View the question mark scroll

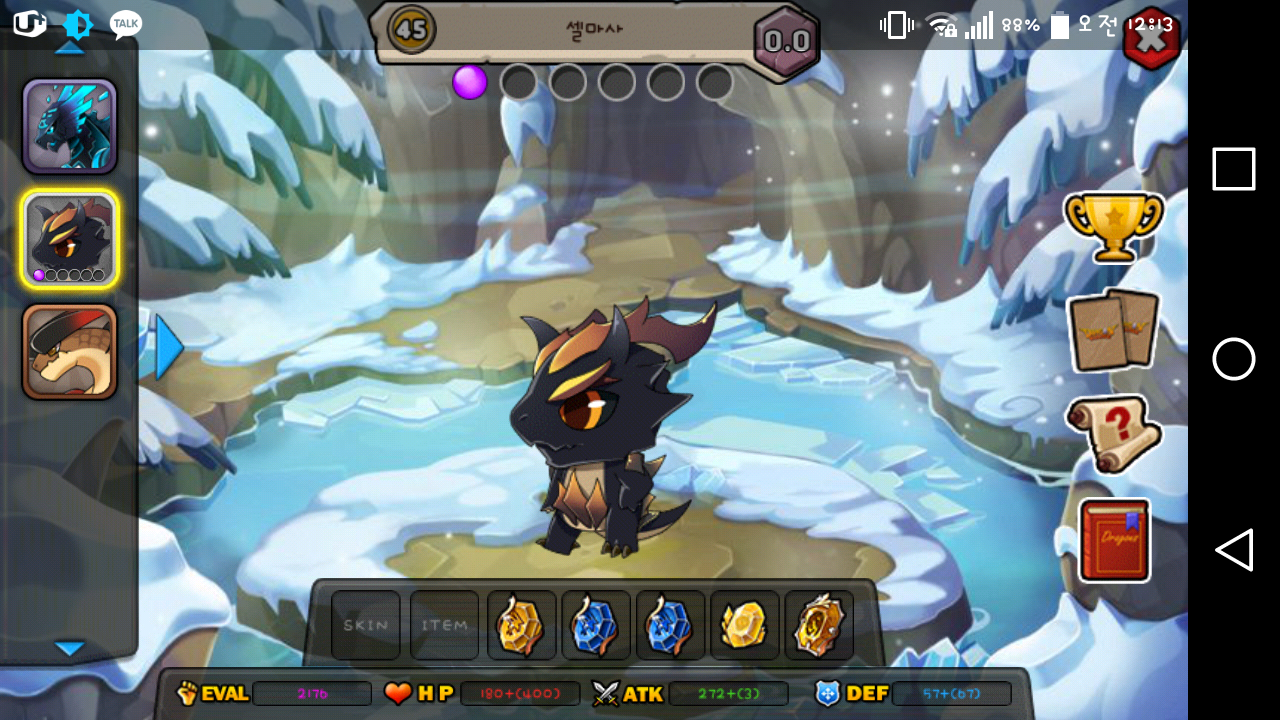(x=1113, y=433)
